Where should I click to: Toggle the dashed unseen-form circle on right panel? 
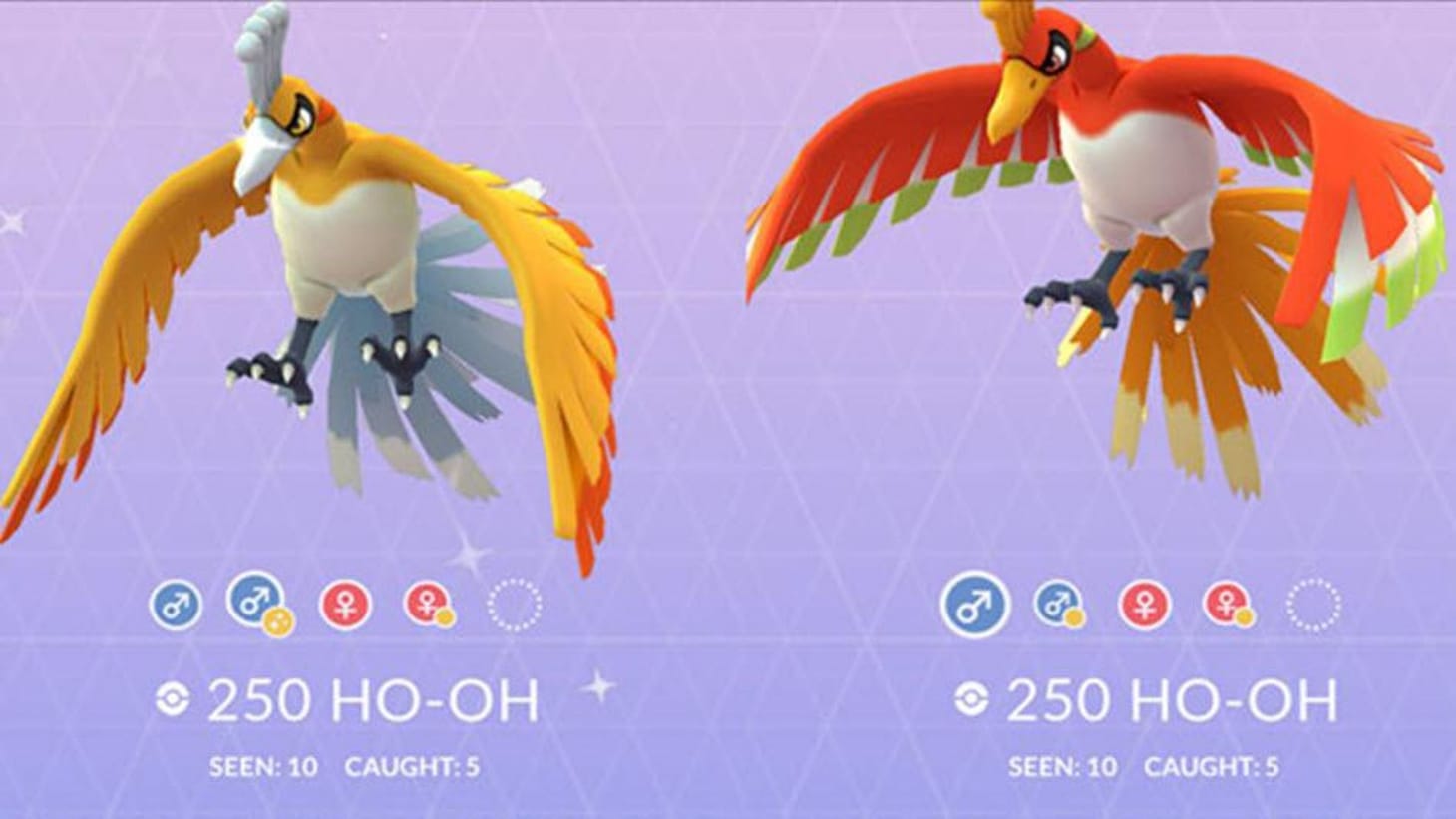point(1313,607)
